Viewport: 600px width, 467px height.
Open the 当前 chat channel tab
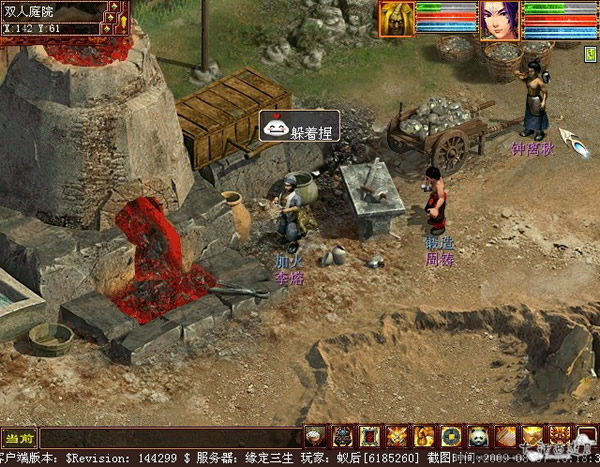(x=20, y=438)
